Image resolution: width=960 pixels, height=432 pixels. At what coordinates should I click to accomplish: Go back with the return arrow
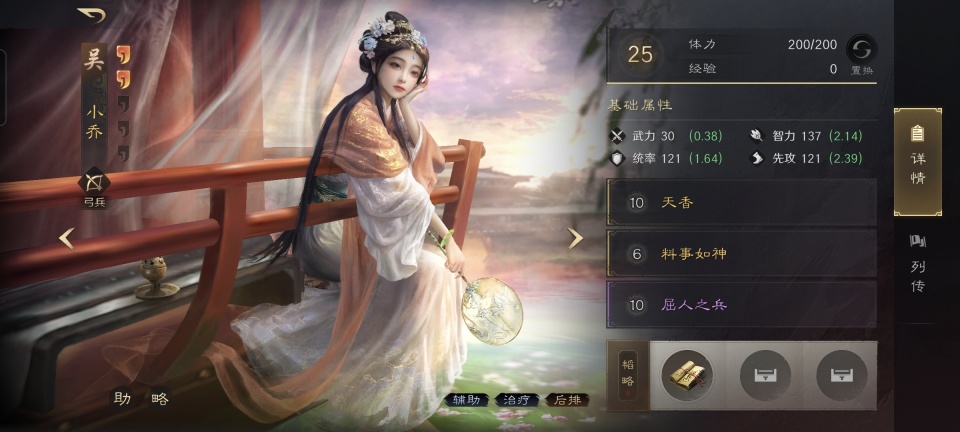[x=92, y=16]
